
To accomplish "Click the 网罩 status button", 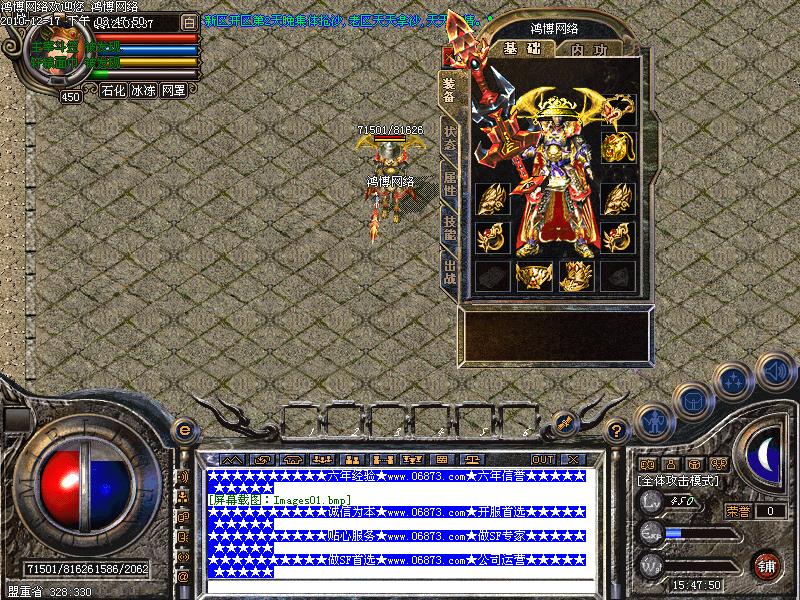I will click(173, 90).
